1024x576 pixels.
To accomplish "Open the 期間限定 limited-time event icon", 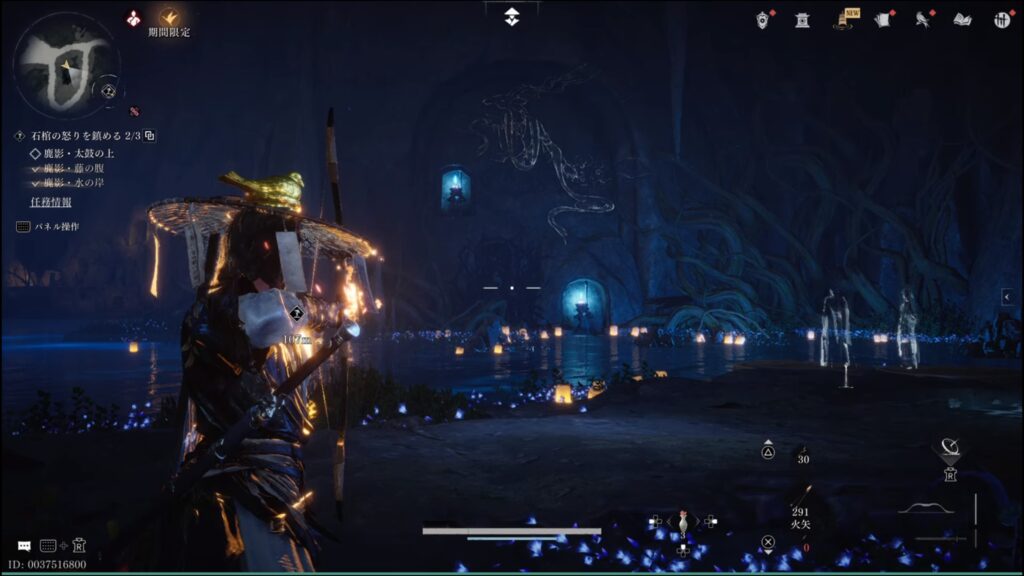I will [169, 17].
